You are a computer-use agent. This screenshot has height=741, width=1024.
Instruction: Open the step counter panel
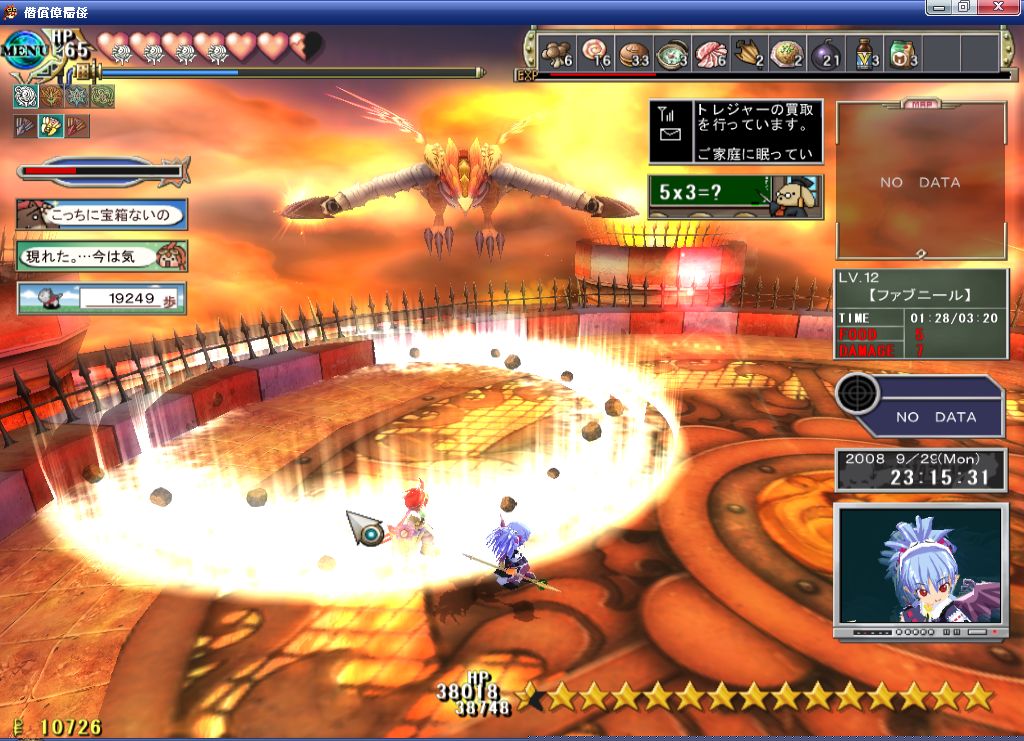pos(101,297)
